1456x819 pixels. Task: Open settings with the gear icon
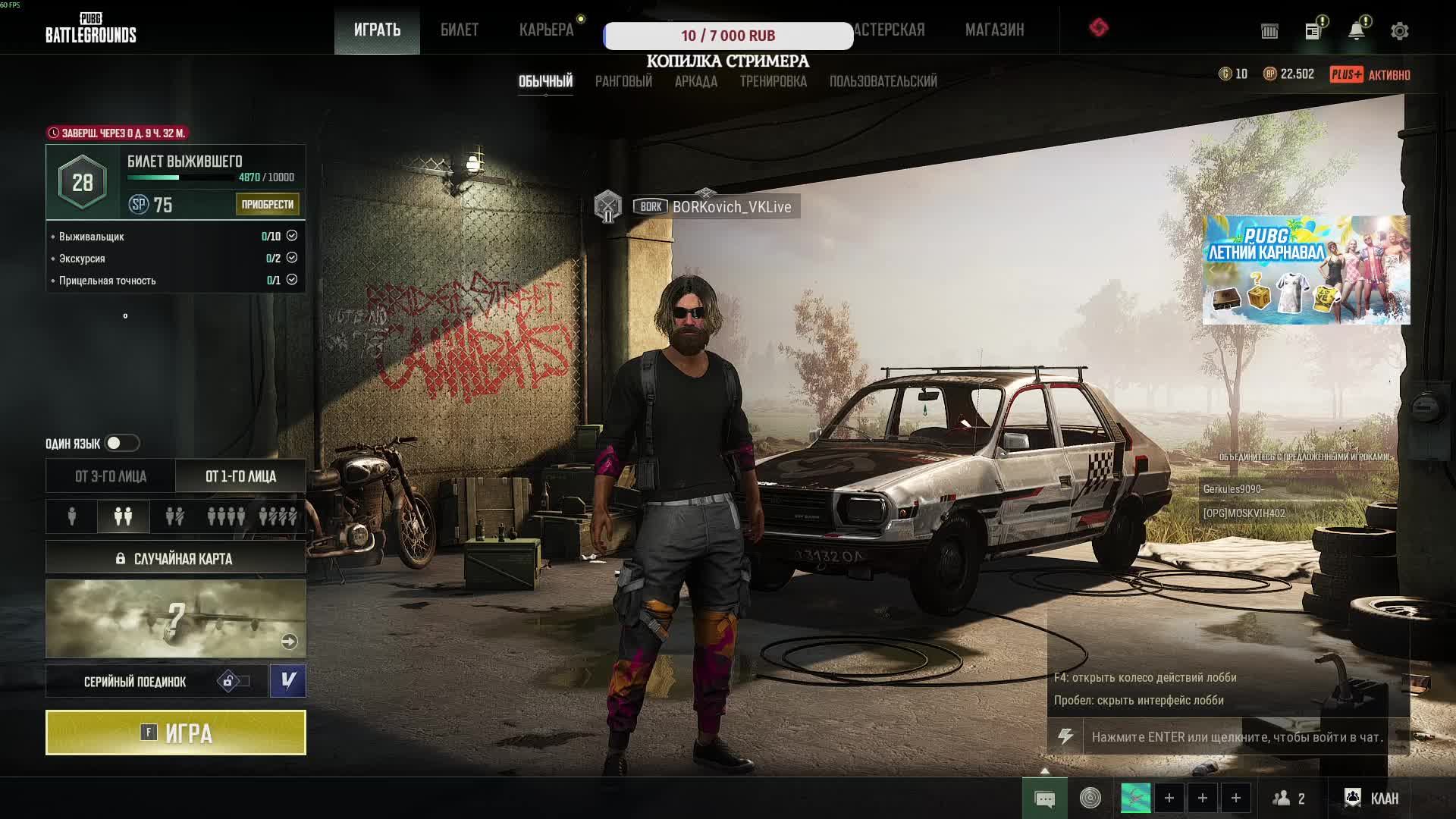click(1399, 31)
